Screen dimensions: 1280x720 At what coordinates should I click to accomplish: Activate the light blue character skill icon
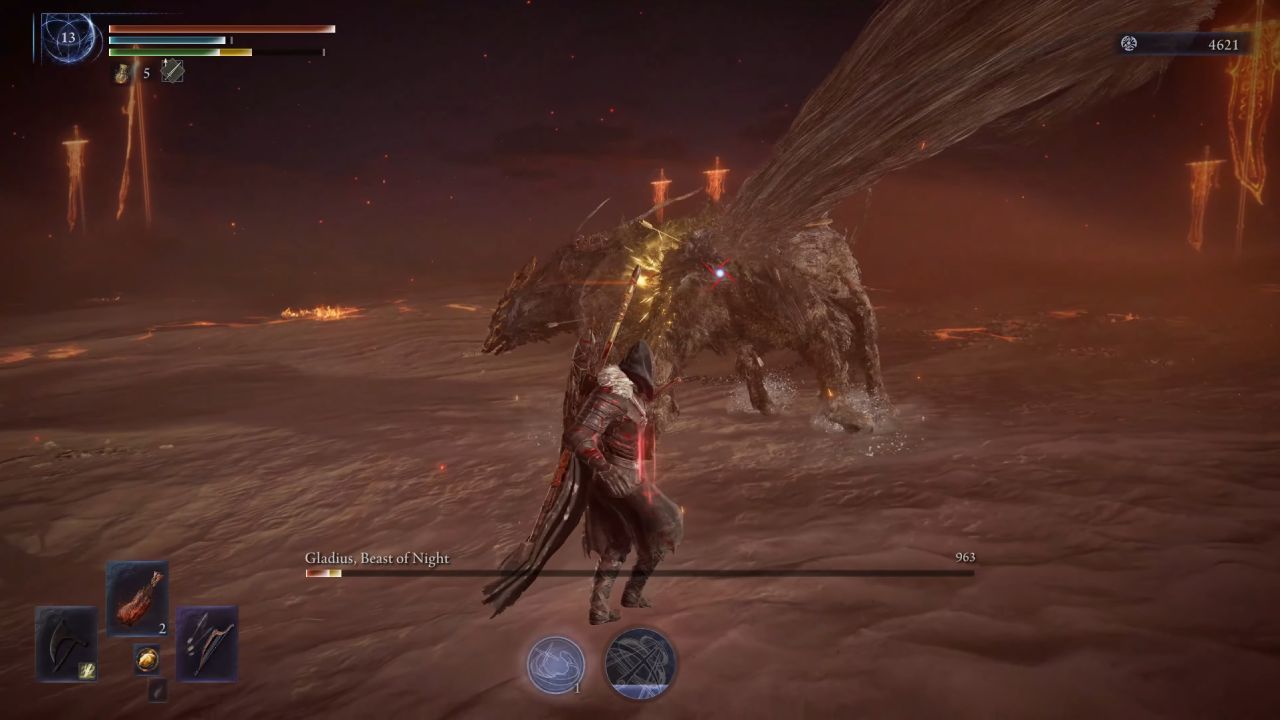coord(556,664)
